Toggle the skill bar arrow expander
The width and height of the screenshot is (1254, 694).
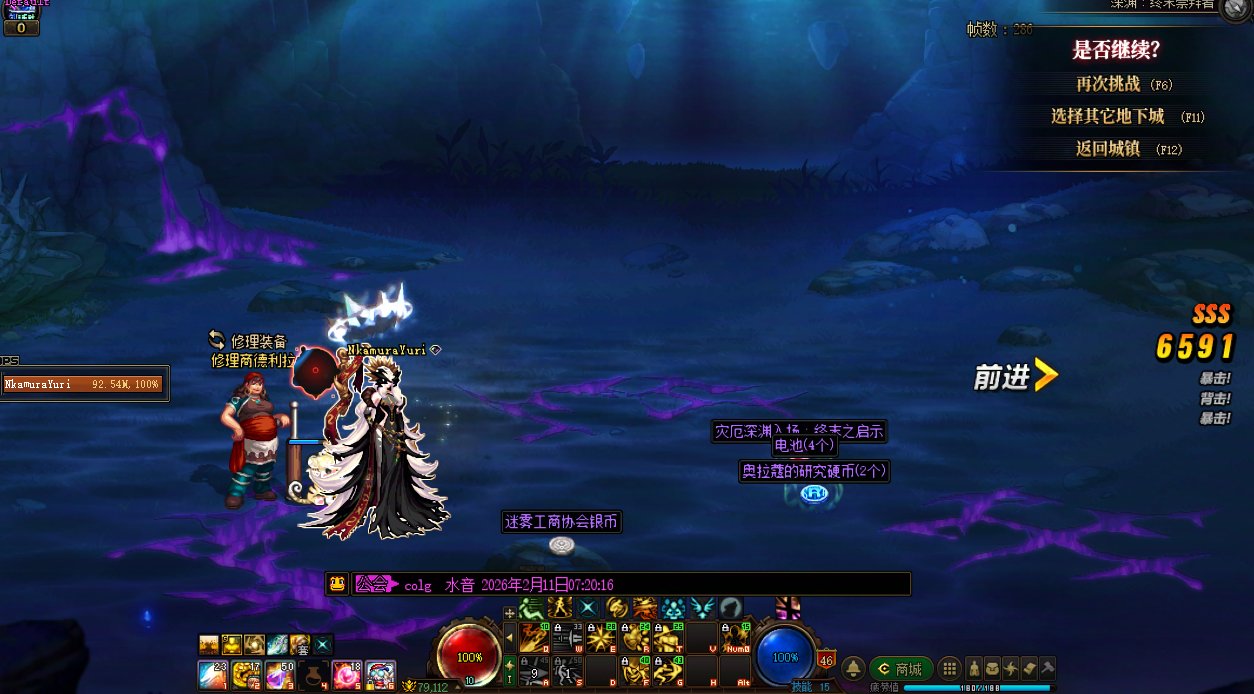[509, 637]
